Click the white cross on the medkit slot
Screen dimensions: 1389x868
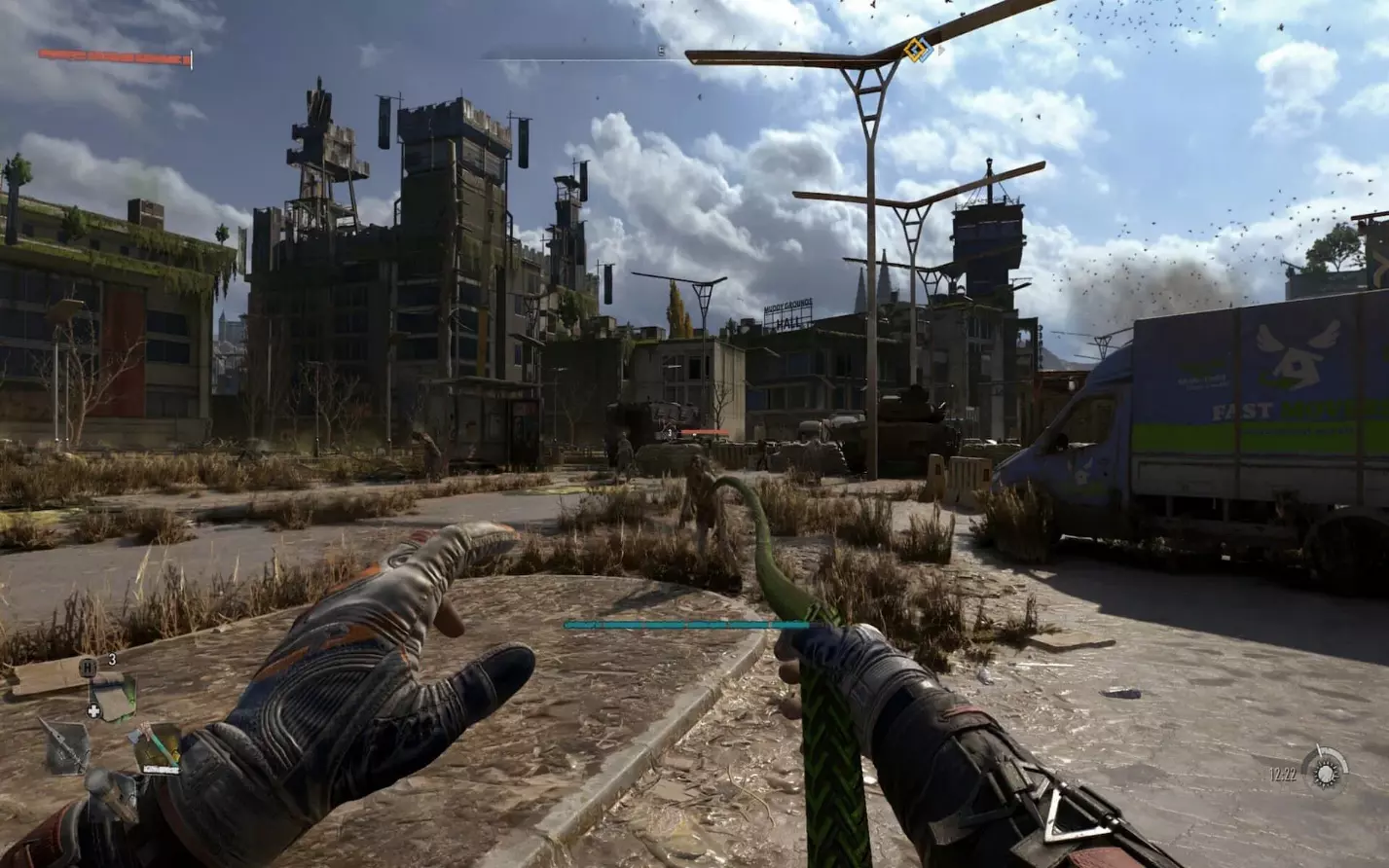click(x=92, y=710)
